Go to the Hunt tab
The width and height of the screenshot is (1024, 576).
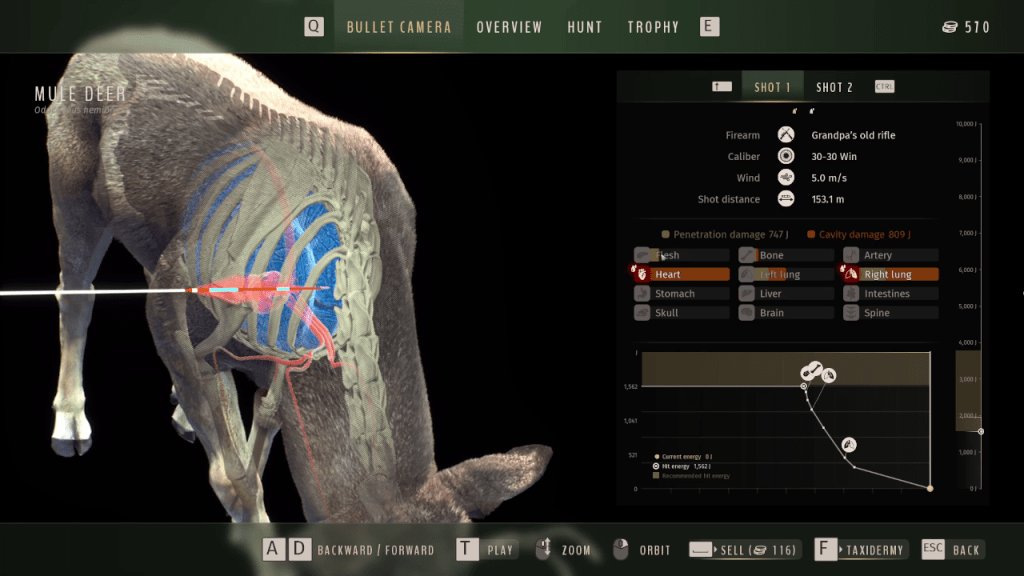[585, 27]
